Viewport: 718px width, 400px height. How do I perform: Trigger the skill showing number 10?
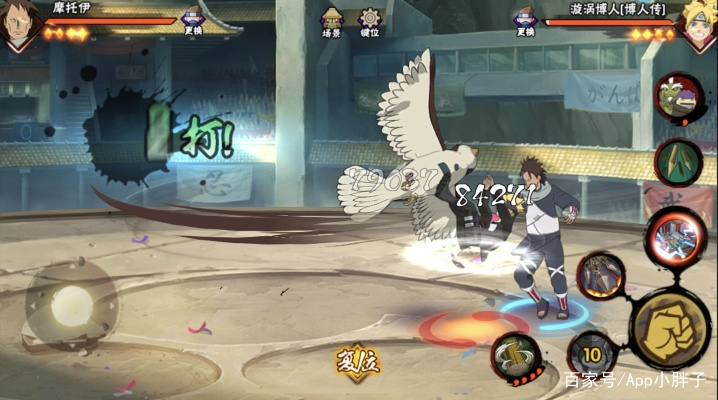591,355
